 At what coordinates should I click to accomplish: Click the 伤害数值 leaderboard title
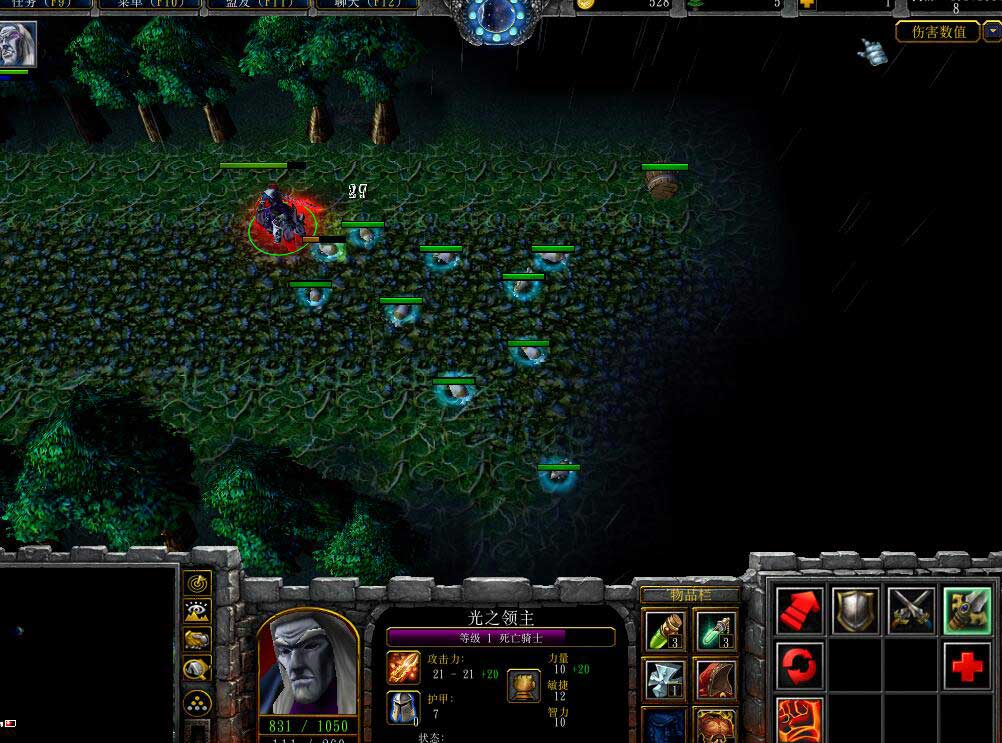938,32
